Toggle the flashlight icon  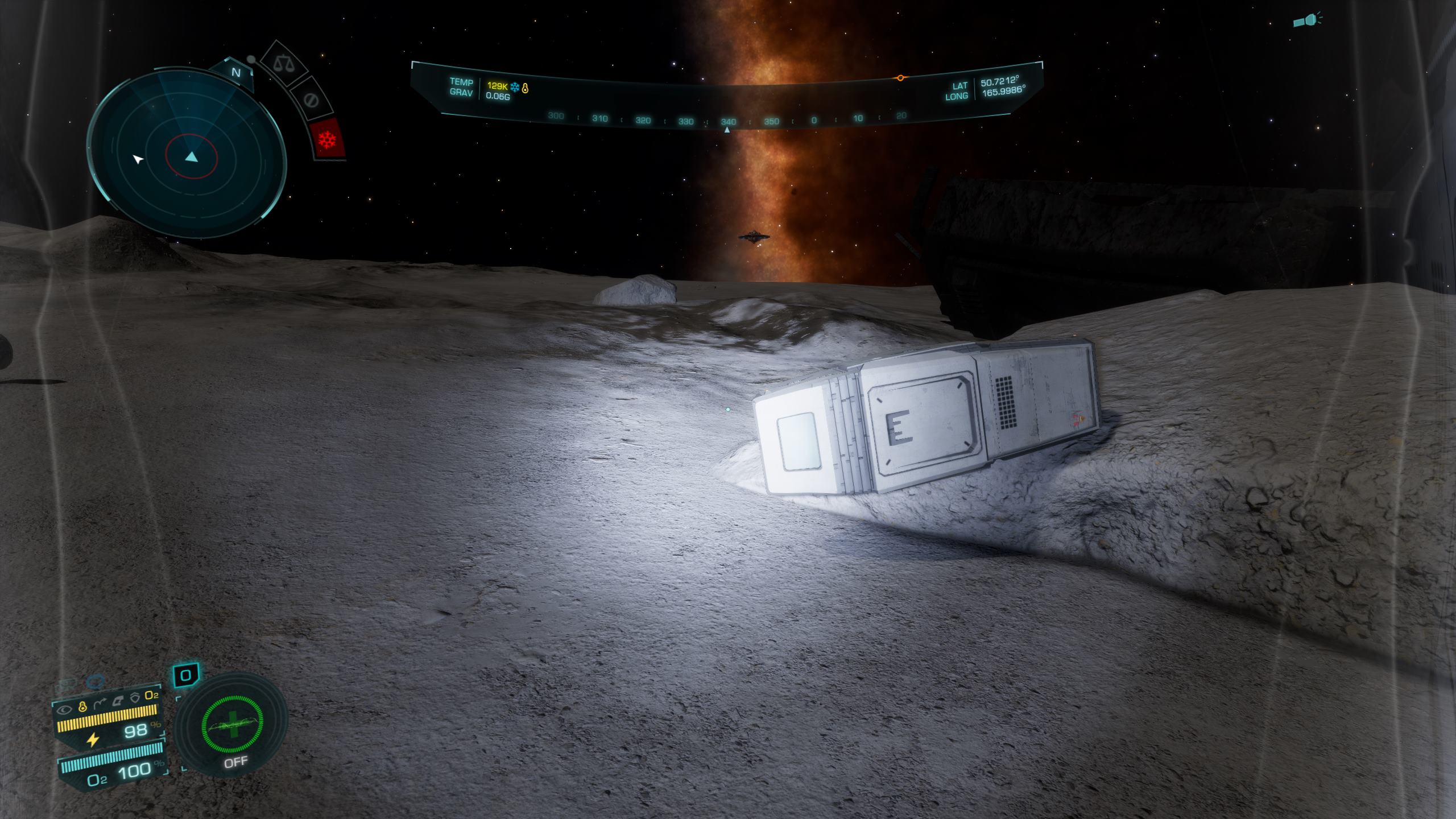pyautogui.click(x=1306, y=21)
